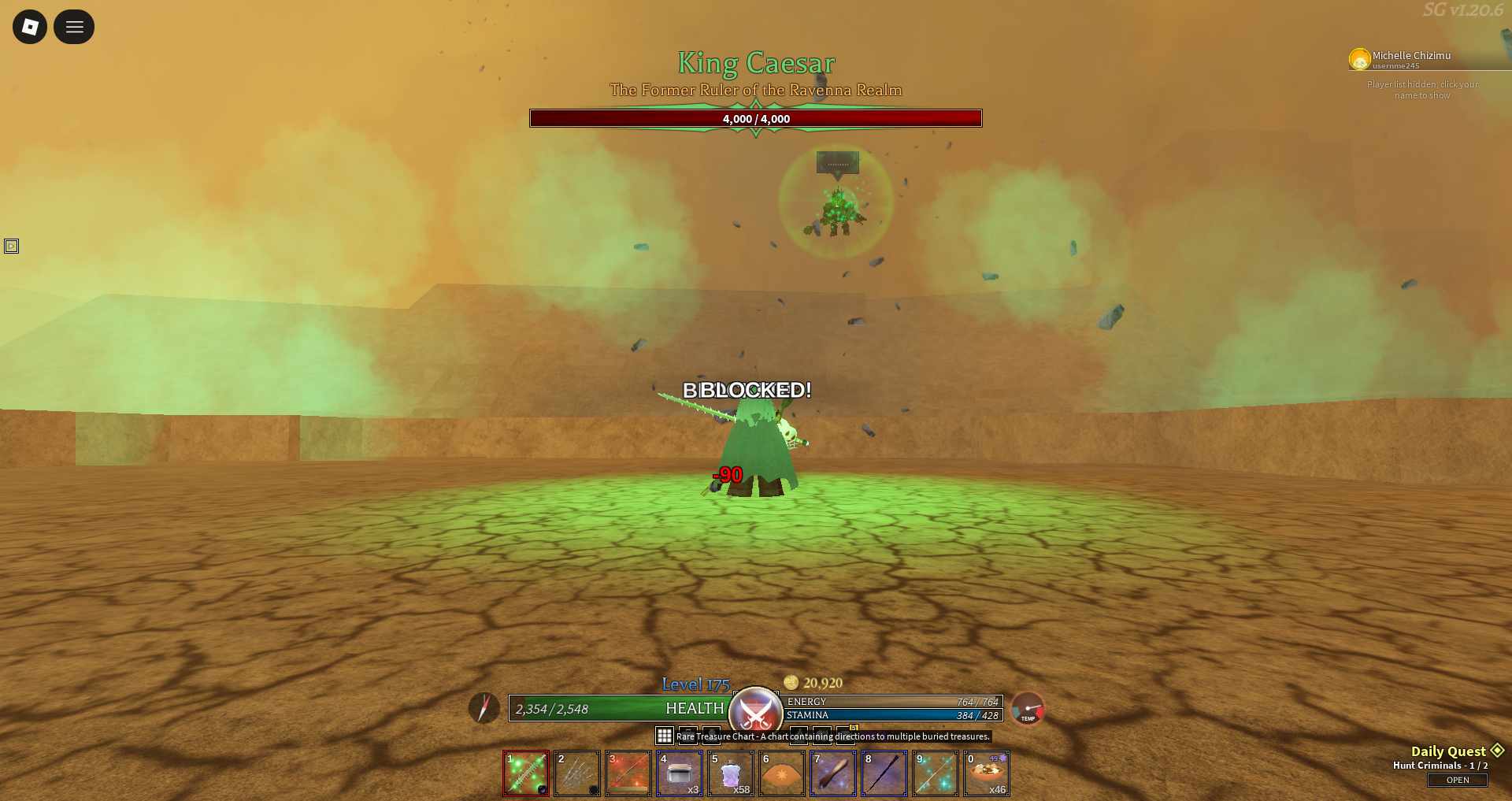Screen dimensions: 1512x801
Task: Open the hamburger menu beside the Roblox logo
Action: pos(74,27)
